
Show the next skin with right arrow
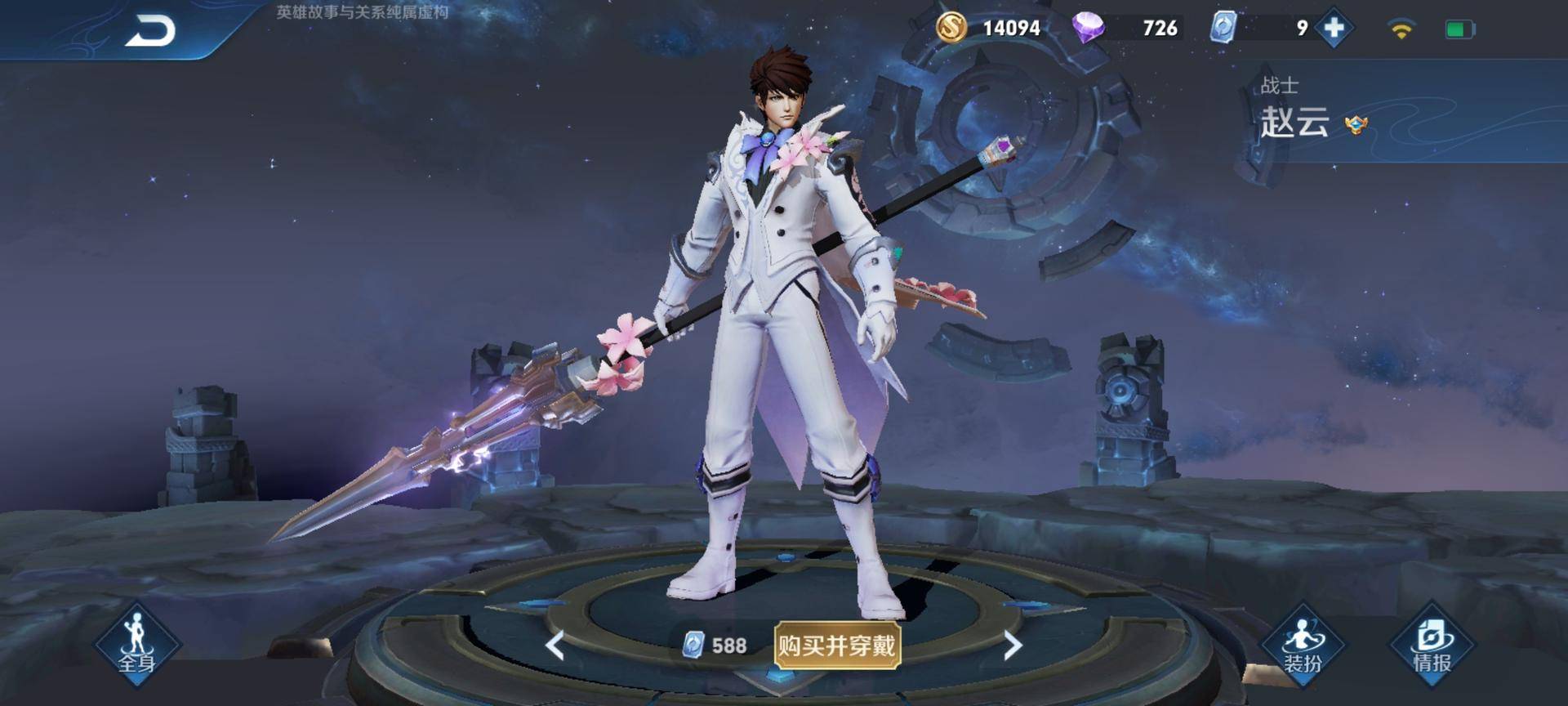(x=1013, y=646)
